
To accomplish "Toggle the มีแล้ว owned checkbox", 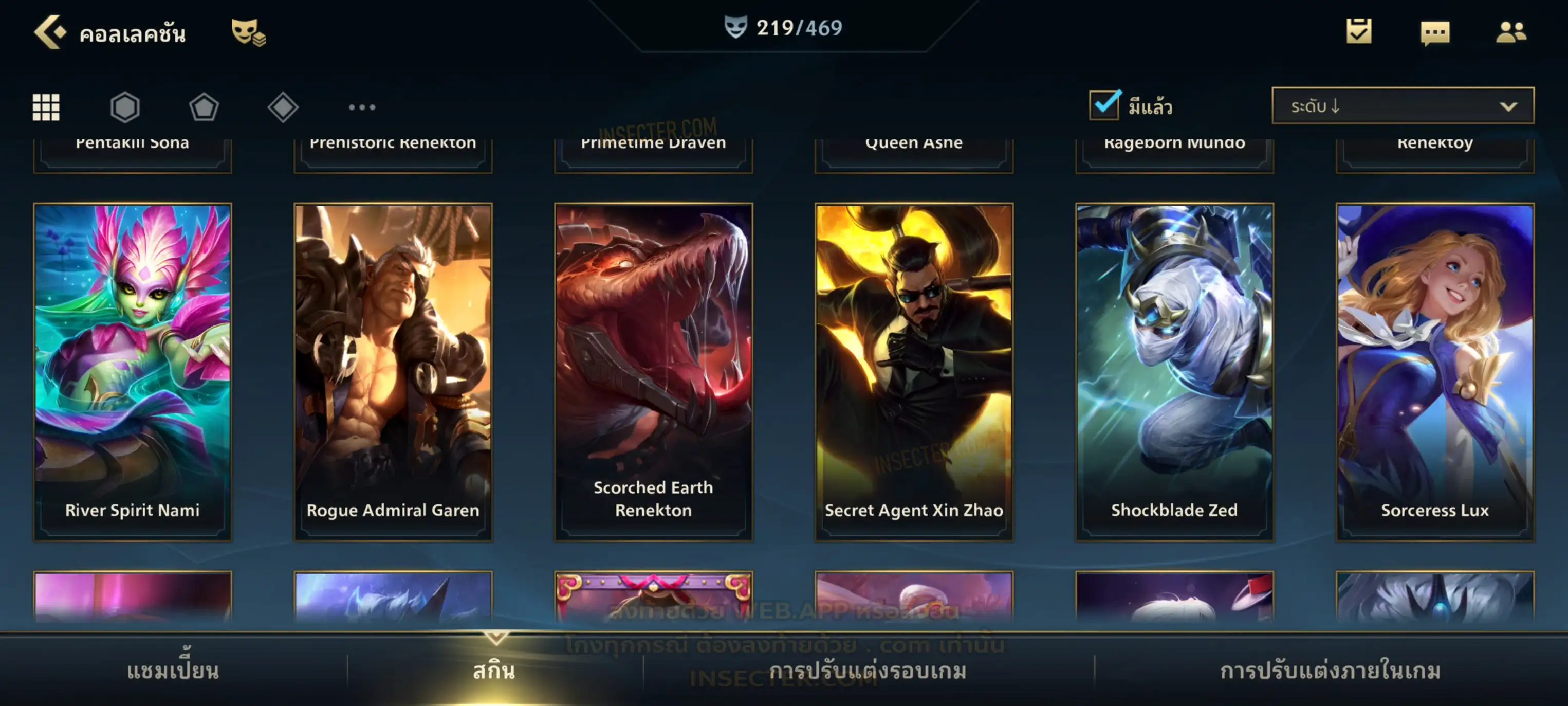I will tap(1104, 105).
